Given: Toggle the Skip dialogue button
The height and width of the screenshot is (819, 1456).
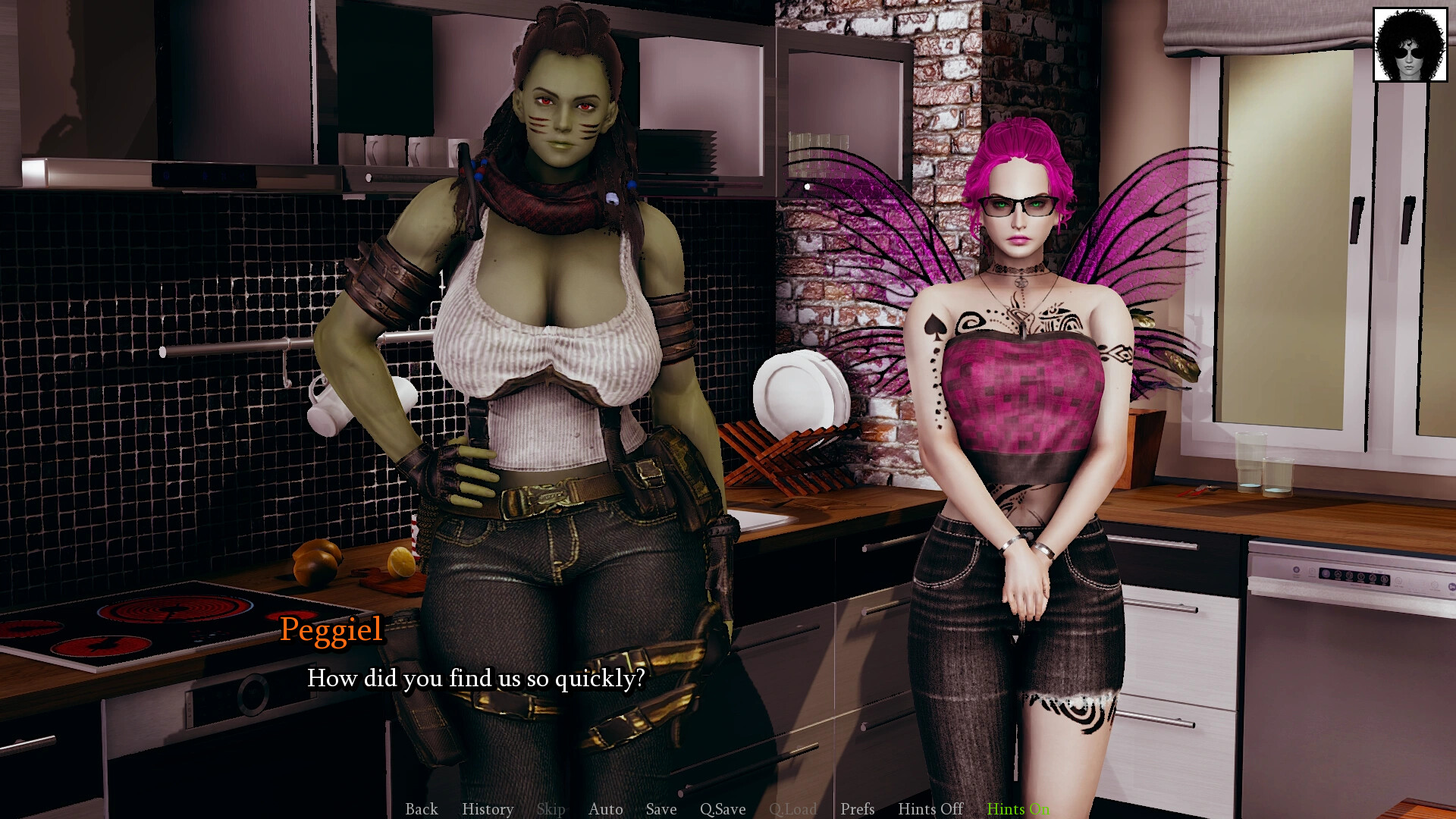Looking at the screenshot, I should 551,809.
